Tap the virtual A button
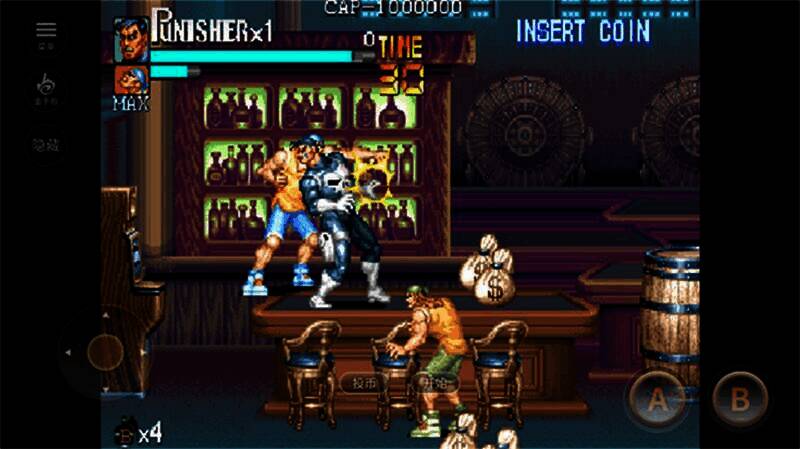The image size is (800, 449). coord(657,400)
